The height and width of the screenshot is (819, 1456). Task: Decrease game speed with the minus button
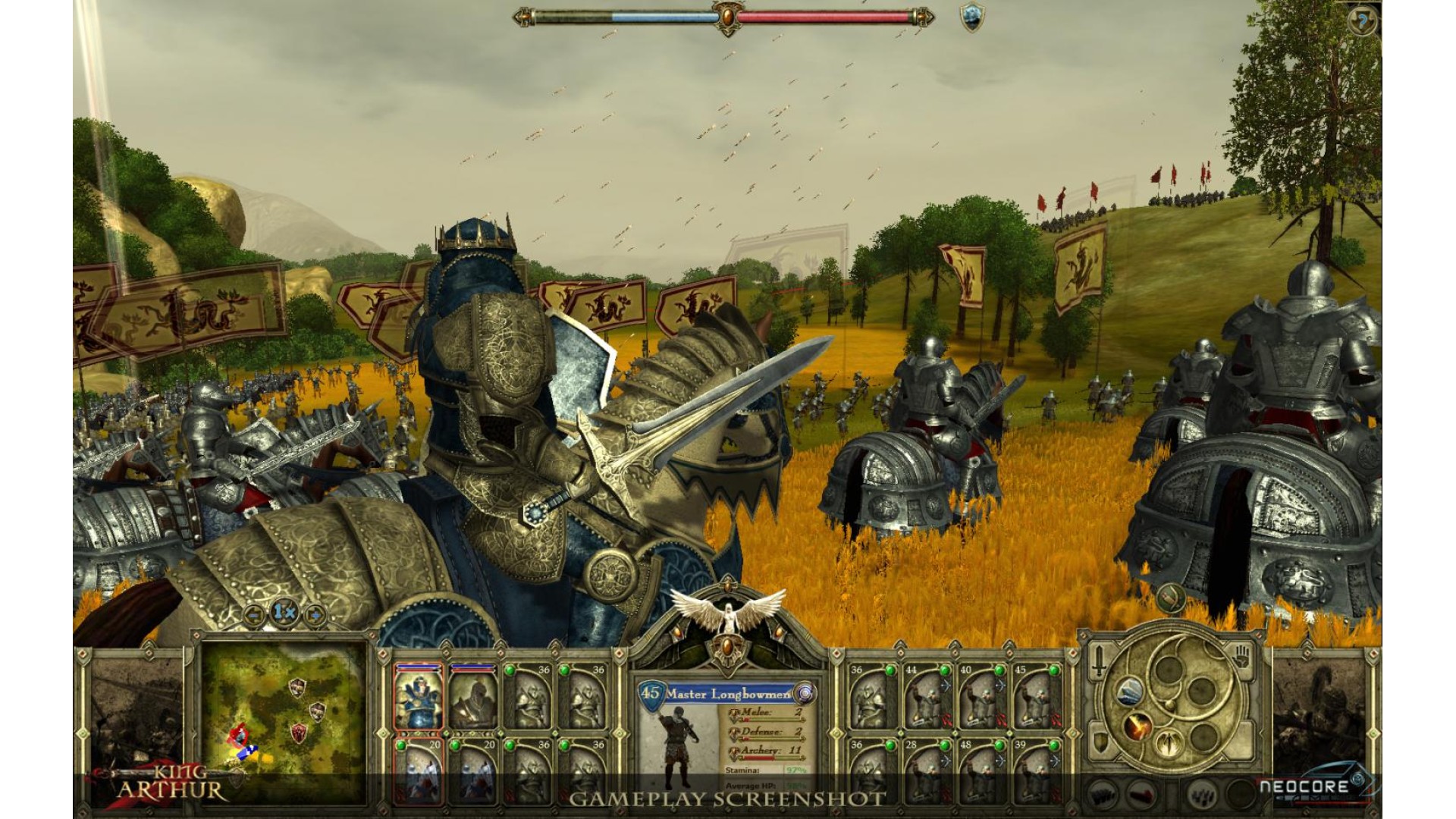[x=255, y=615]
